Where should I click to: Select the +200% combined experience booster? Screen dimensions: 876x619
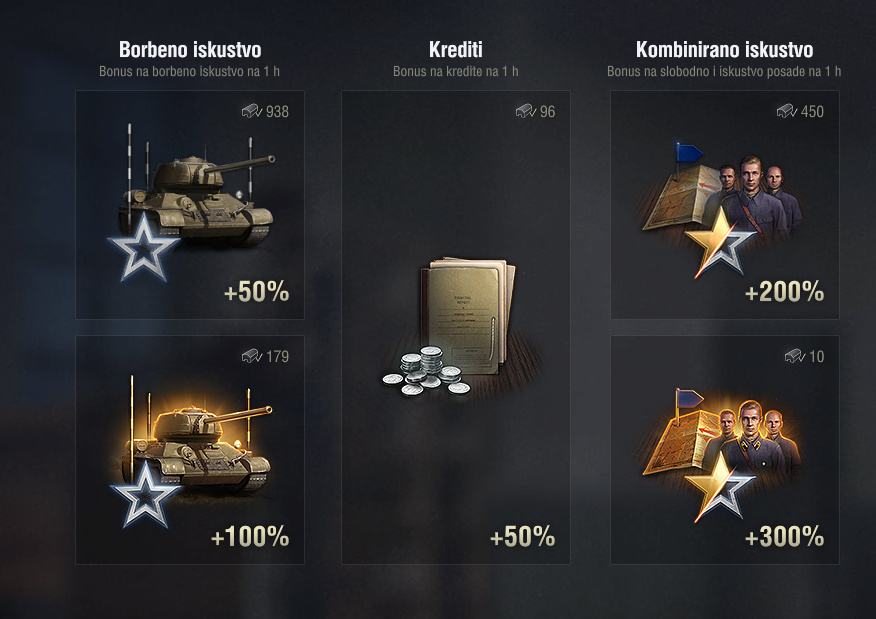(x=725, y=205)
